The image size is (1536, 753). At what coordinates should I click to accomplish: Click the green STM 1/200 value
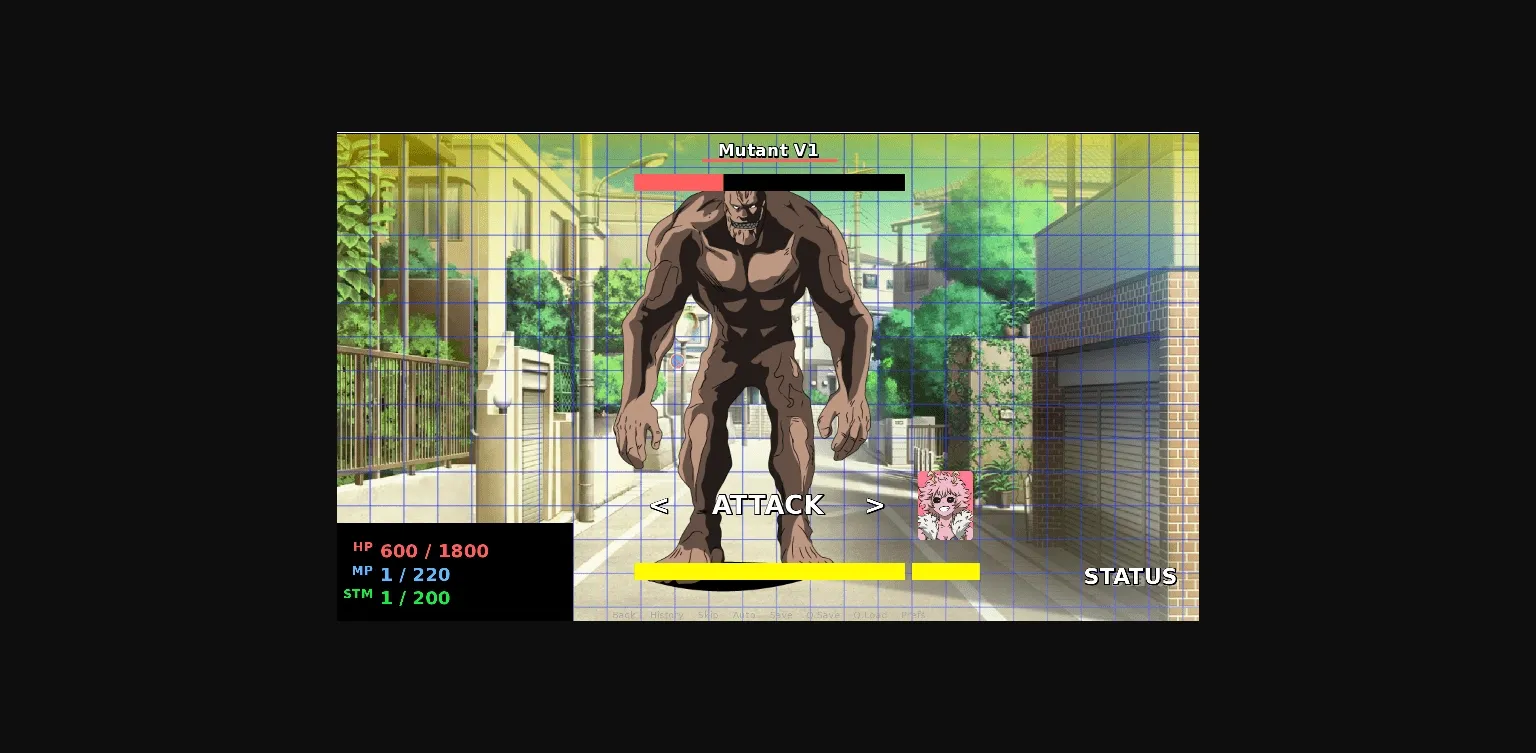coord(414,597)
